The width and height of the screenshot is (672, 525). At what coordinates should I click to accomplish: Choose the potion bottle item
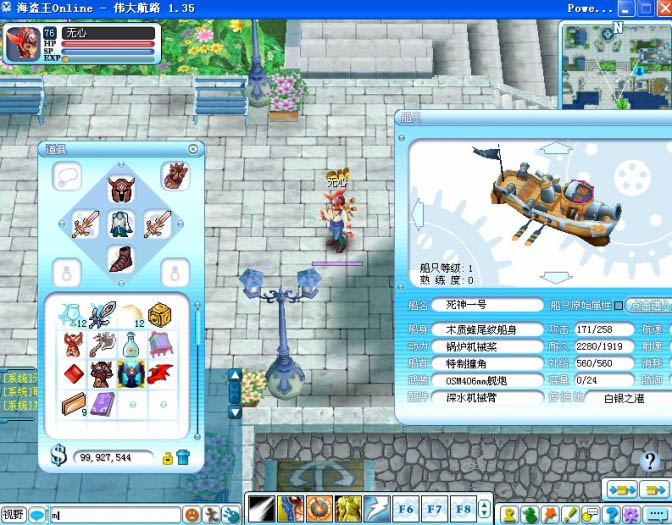(131, 345)
